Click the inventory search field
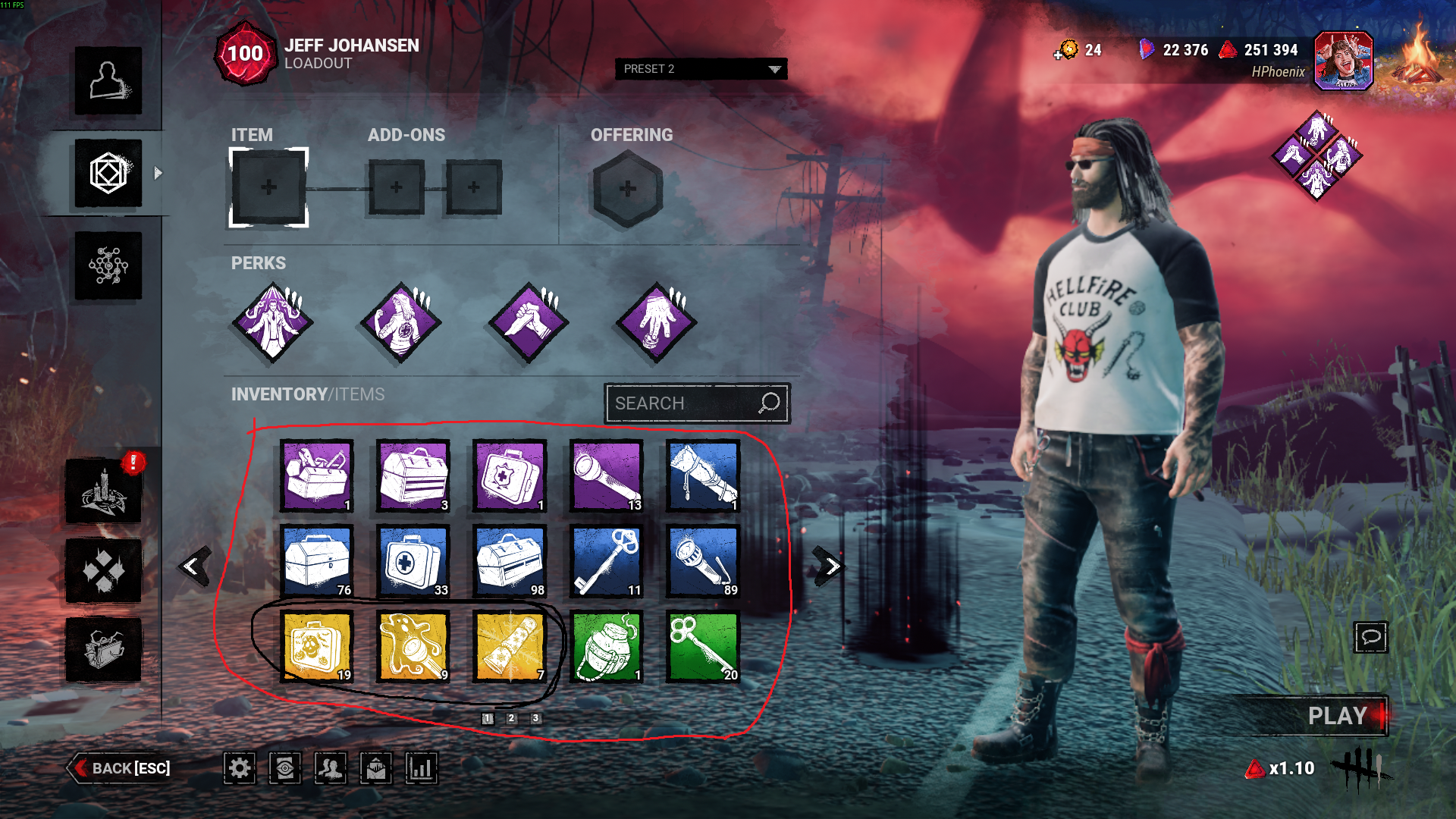The width and height of the screenshot is (1456, 819). [x=682, y=403]
